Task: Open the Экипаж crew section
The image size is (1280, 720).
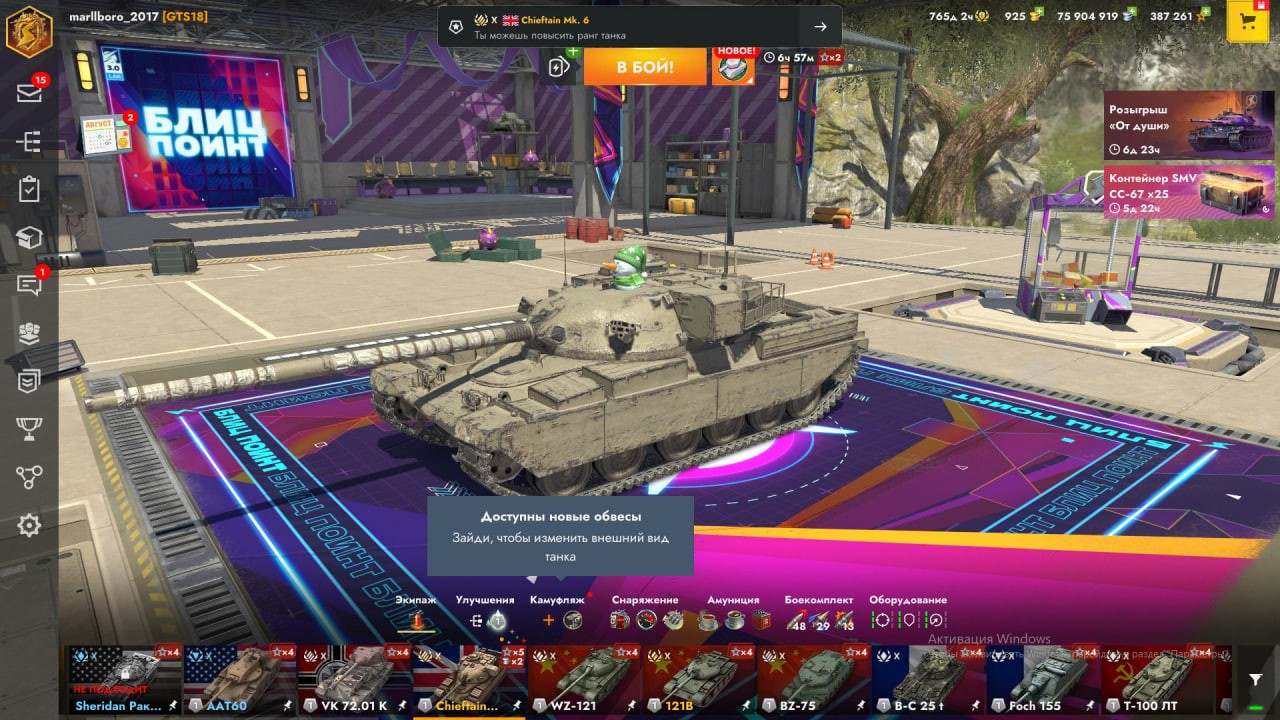Action: click(x=416, y=620)
